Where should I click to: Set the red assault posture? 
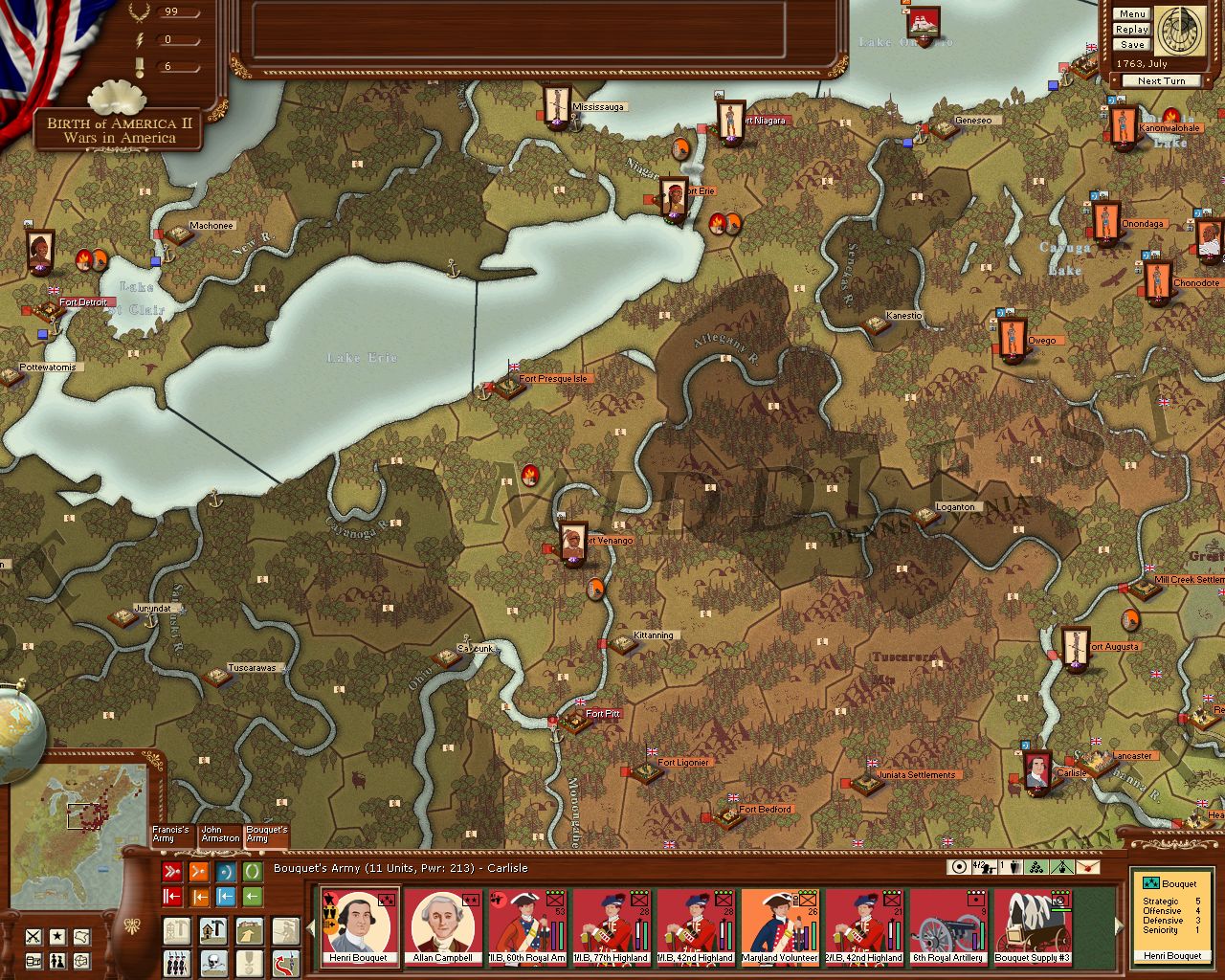coord(172,872)
